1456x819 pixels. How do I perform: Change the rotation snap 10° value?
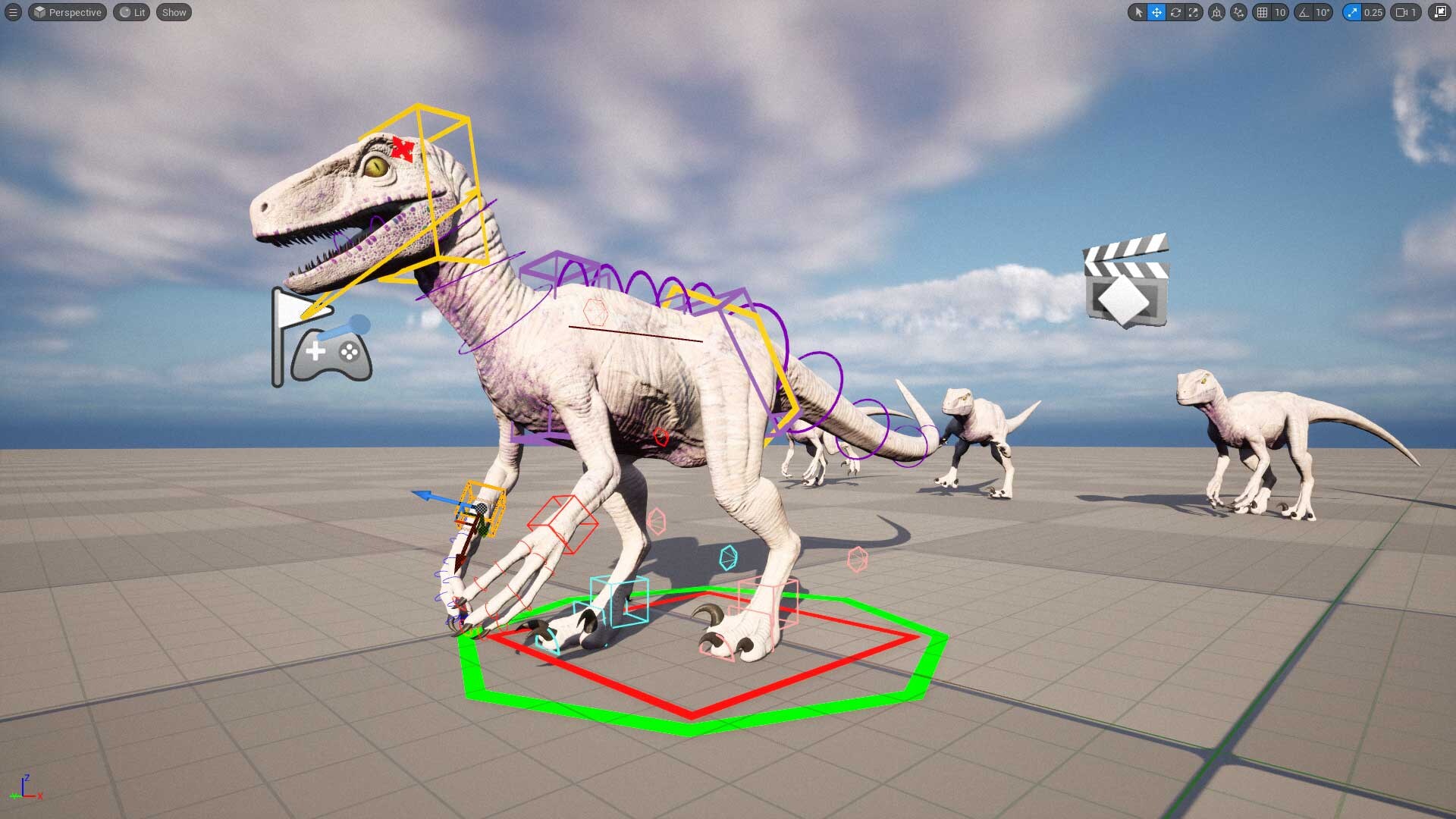coord(1322,12)
